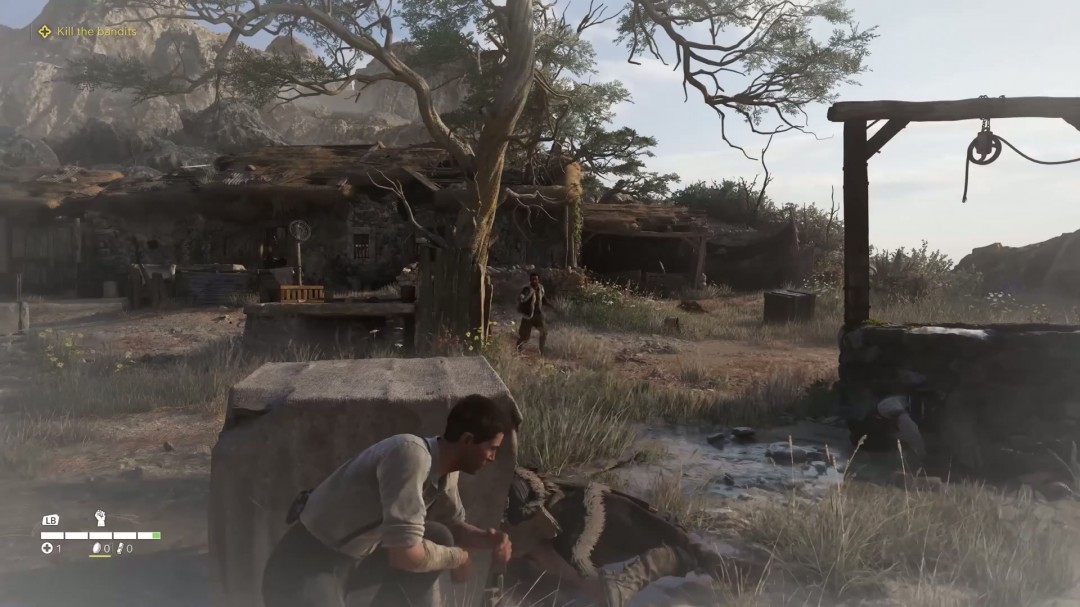Select the "Kill the bandits" objective tracker
Screen dimensions: 1080x607
(88, 31)
